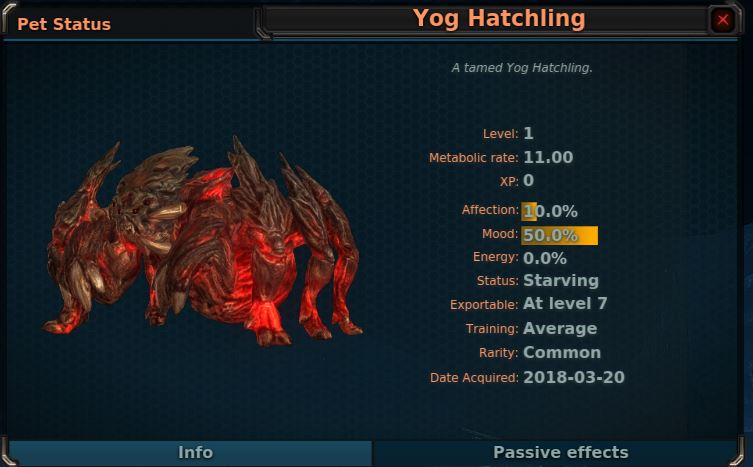The height and width of the screenshot is (467, 753).
Task: Select the Info tab
Action: tap(194, 453)
